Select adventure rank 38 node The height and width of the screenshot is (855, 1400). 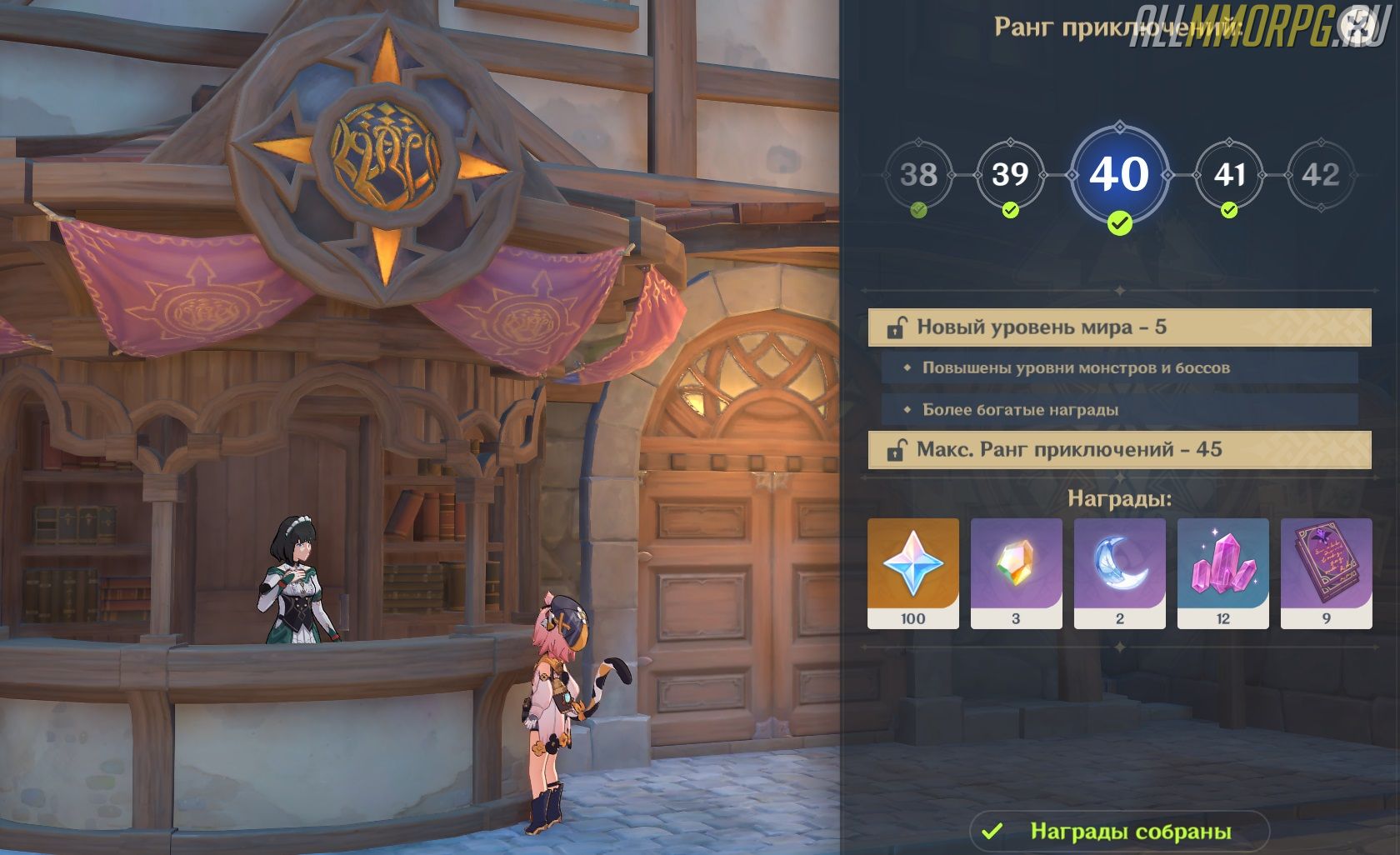pos(918,175)
